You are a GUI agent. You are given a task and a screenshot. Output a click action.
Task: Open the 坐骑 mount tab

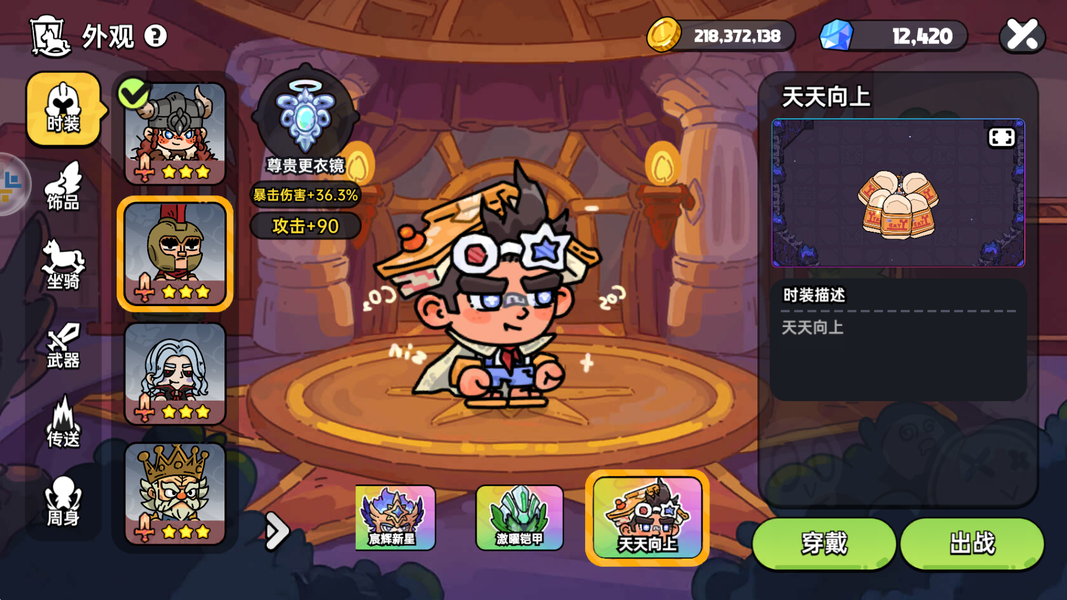[63, 266]
